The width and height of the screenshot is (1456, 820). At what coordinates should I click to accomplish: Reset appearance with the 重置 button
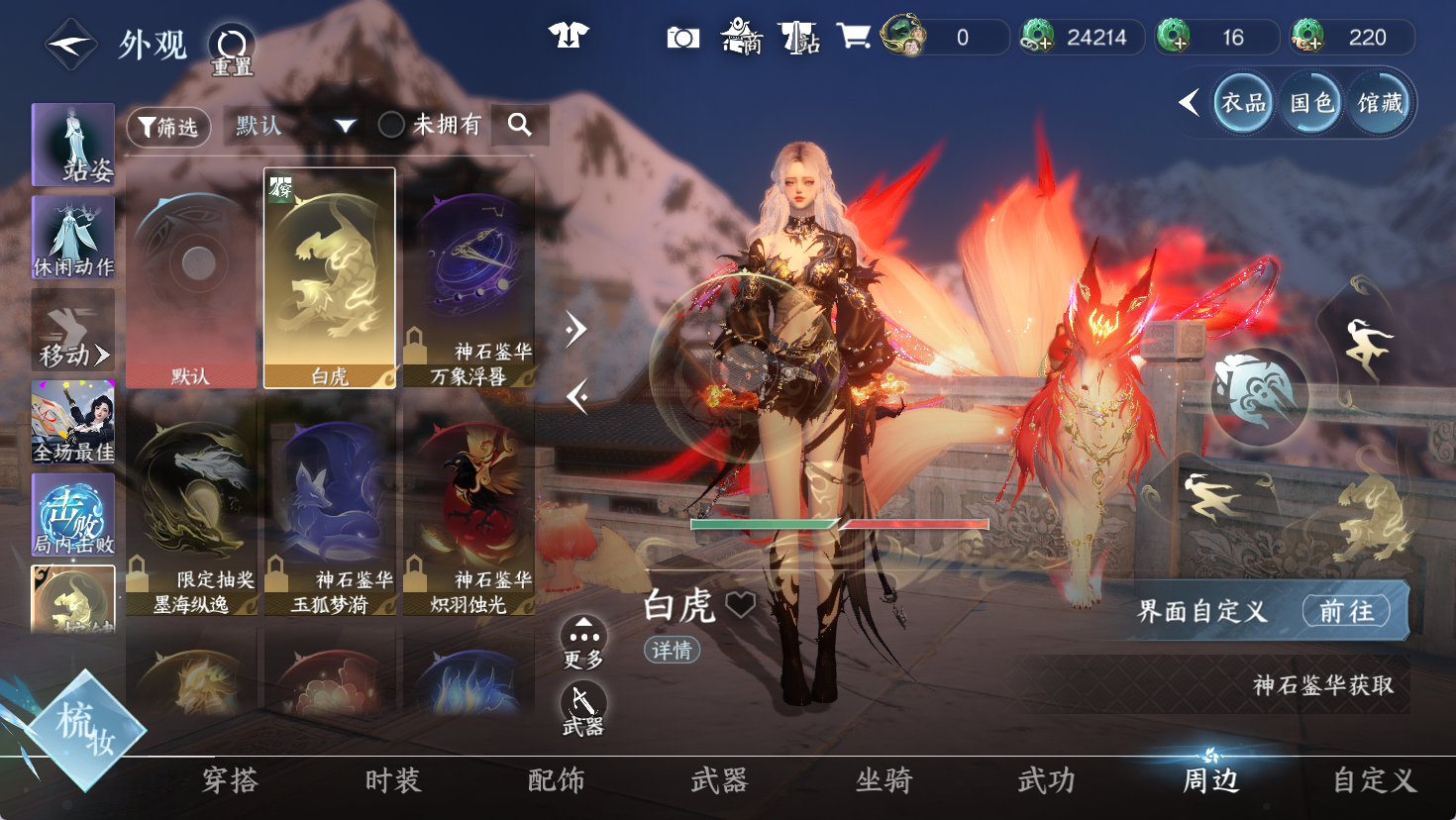(232, 49)
